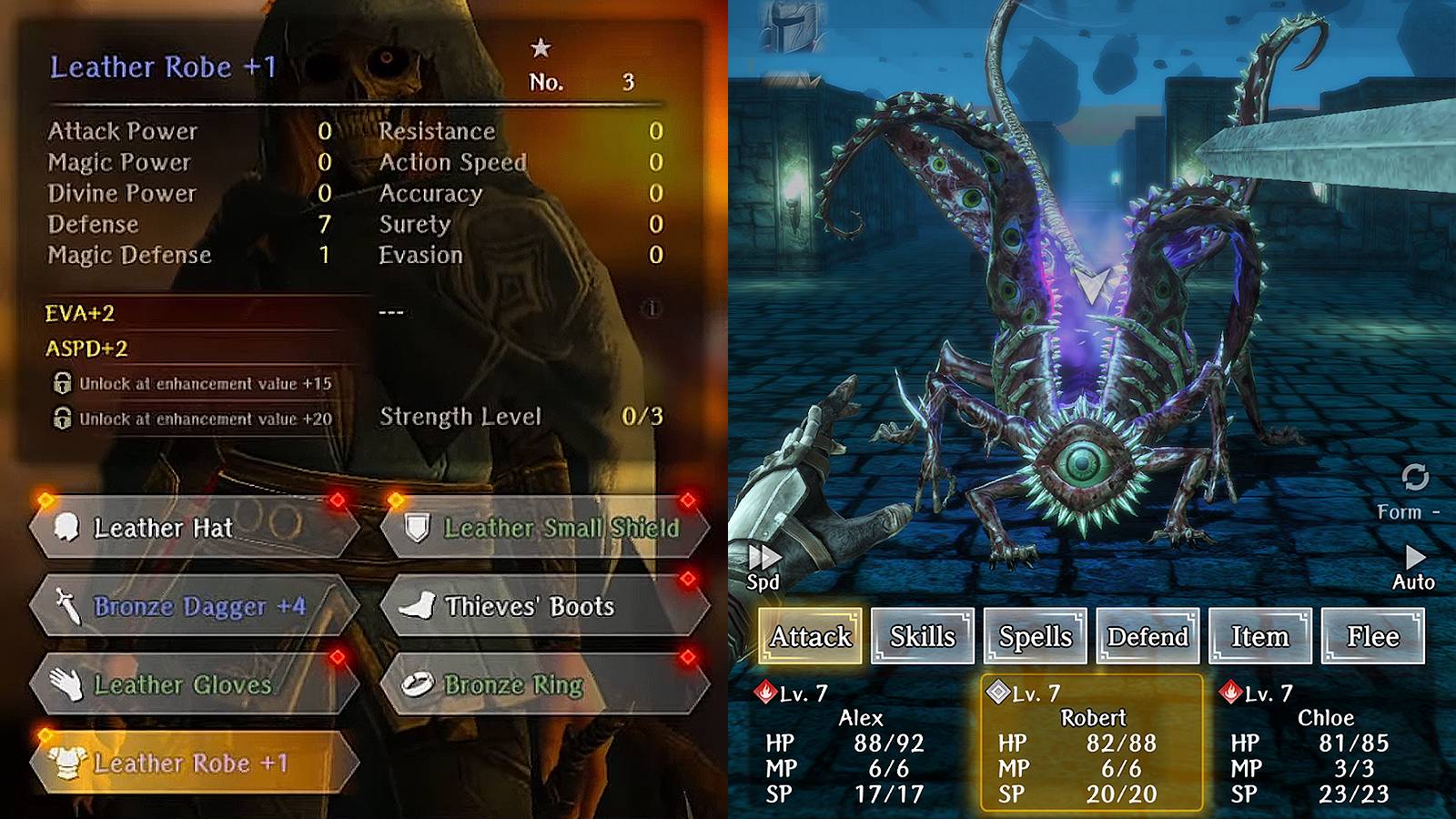The image size is (1456, 819).
Task: Show info for the empty bonus slot
Action: tap(652, 309)
